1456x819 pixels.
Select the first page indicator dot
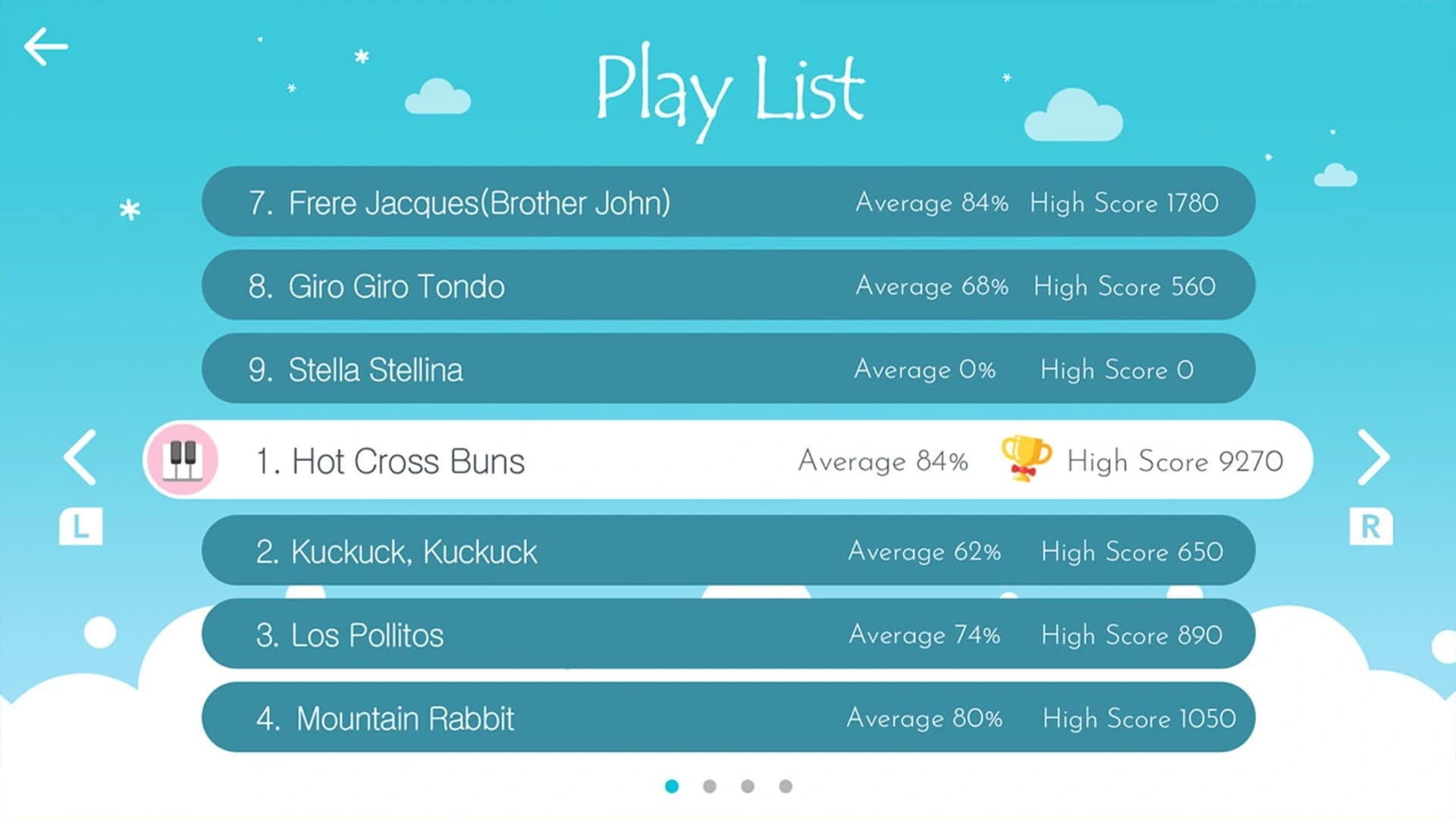(673, 786)
